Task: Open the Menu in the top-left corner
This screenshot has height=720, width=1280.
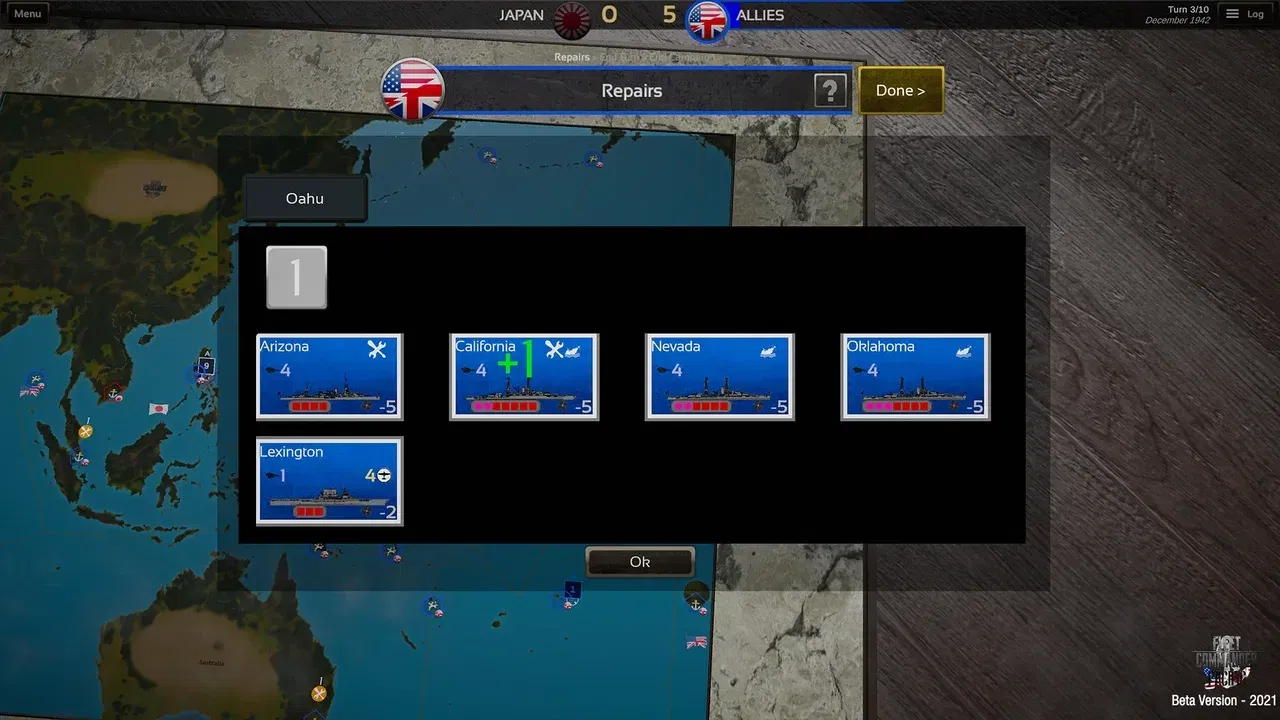Action: click(26, 13)
